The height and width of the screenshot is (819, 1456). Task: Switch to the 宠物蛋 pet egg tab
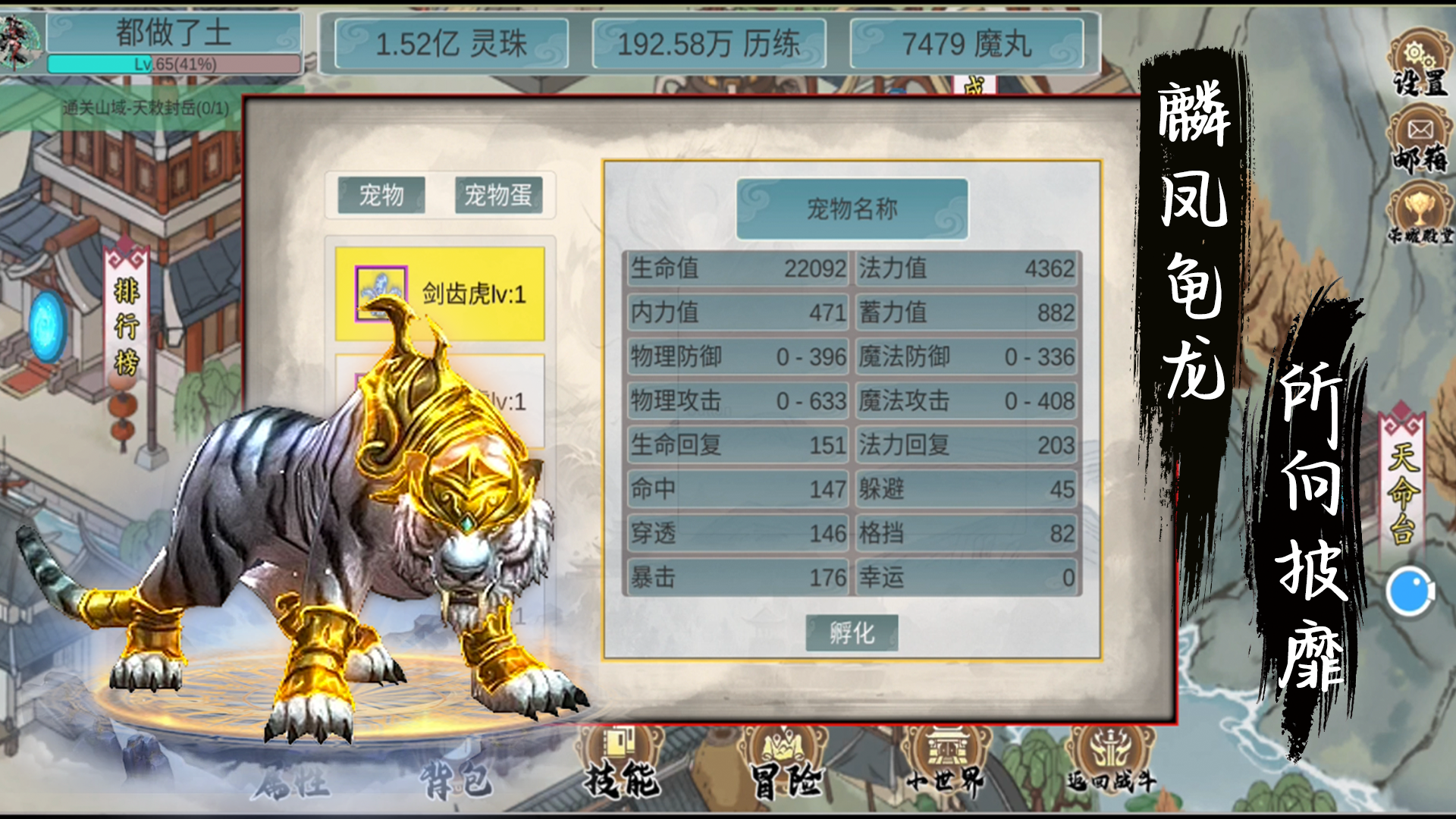[x=498, y=196]
